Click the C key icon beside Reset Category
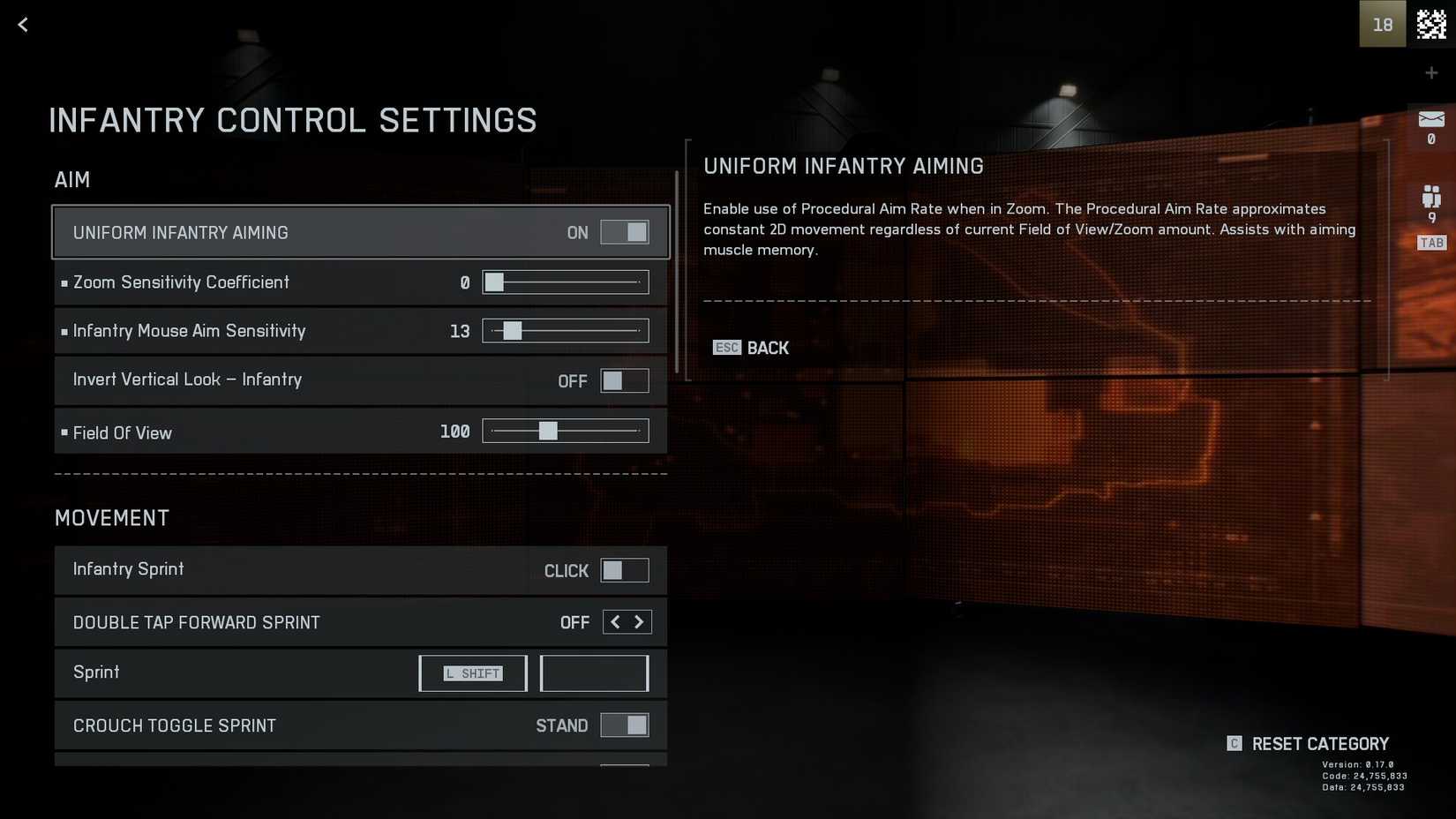The image size is (1456, 819). pos(1233,743)
